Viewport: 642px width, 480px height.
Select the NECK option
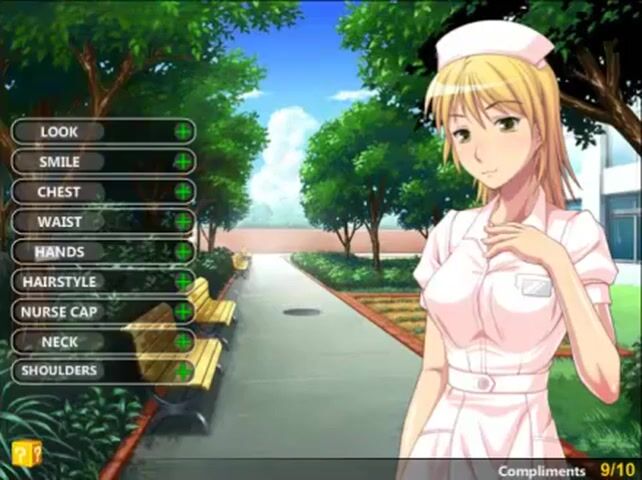coord(102,341)
